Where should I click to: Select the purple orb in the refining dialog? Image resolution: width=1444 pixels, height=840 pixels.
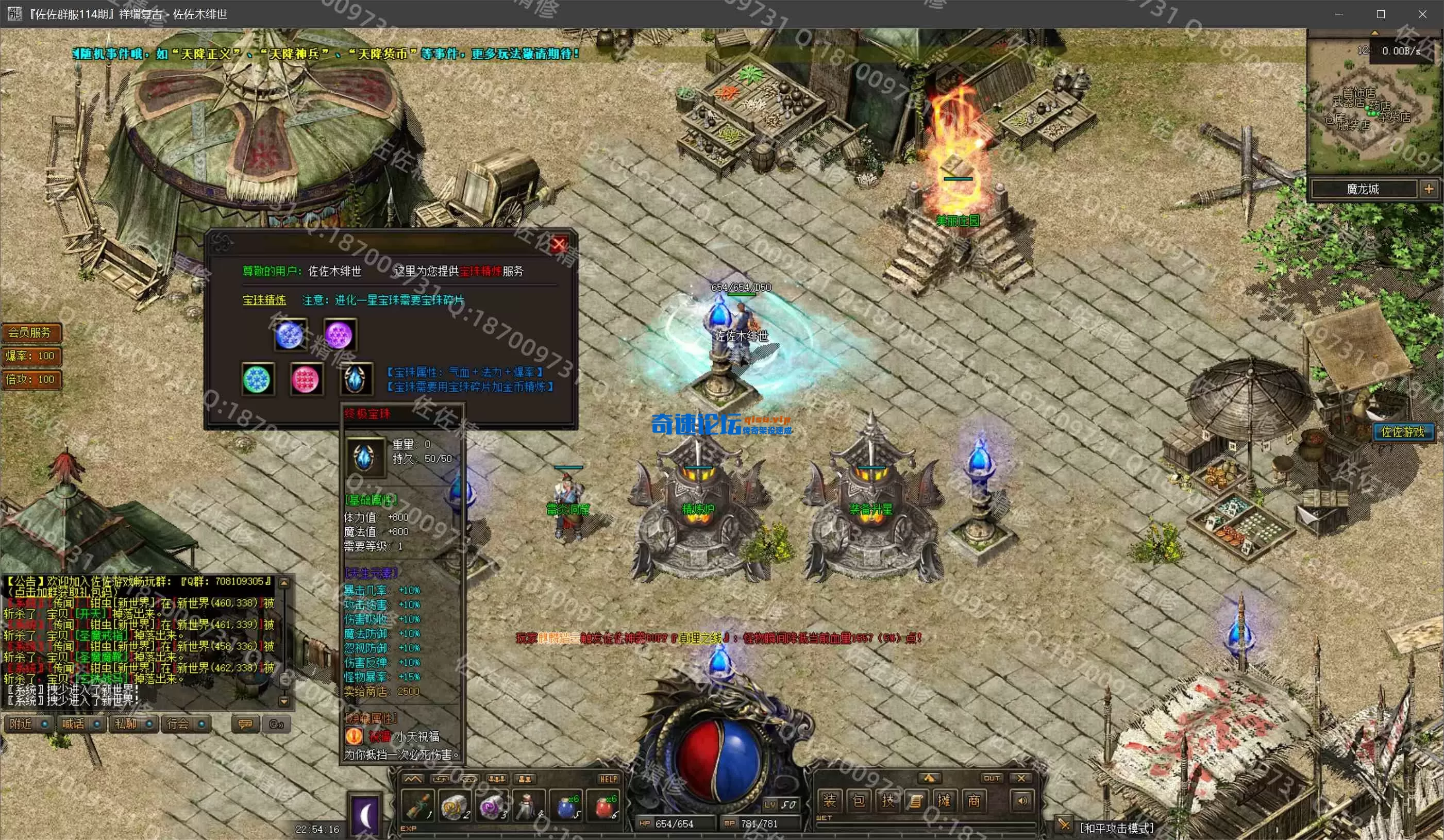[339, 334]
